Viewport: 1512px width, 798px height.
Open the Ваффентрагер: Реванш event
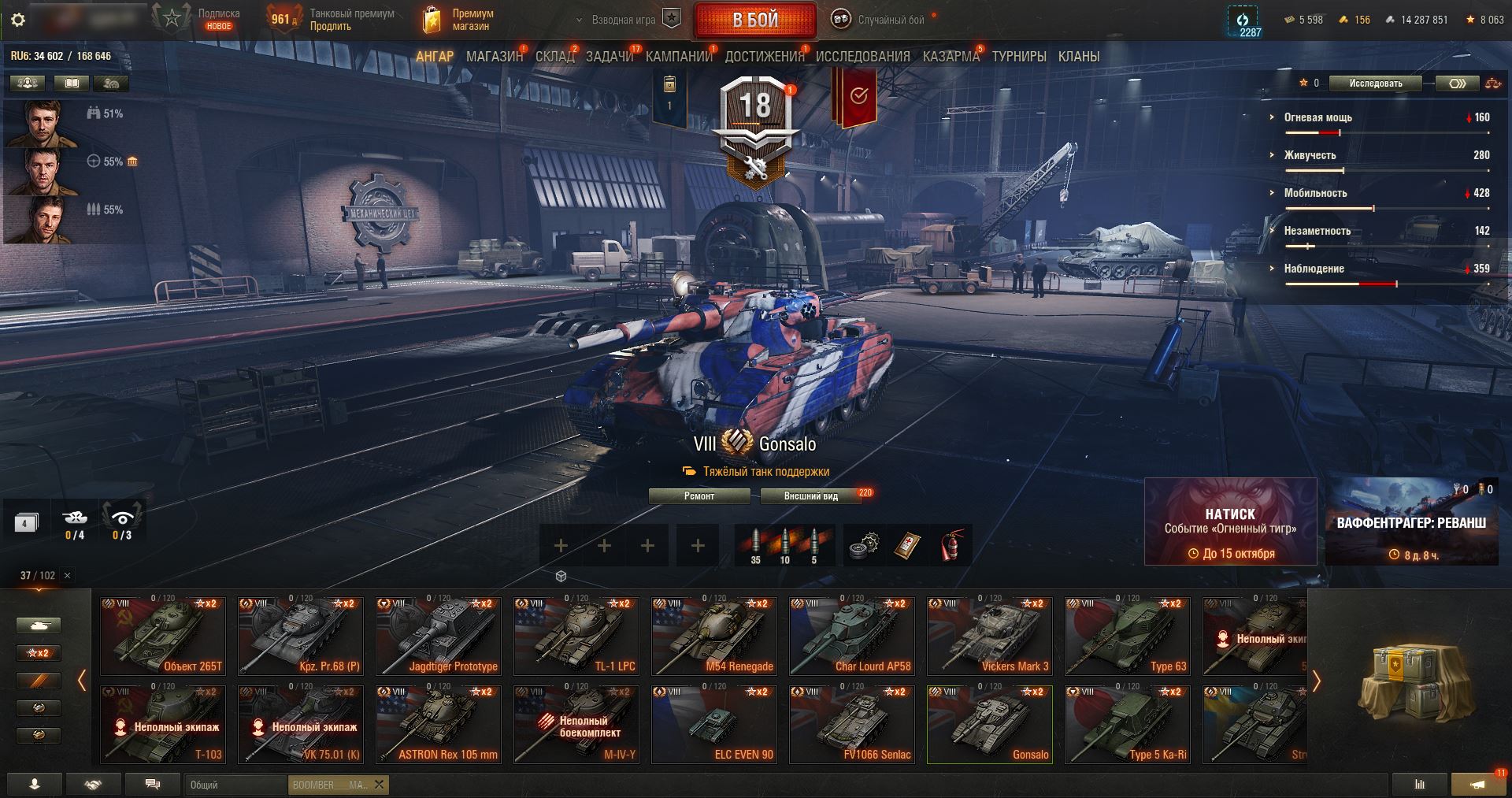(1411, 521)
